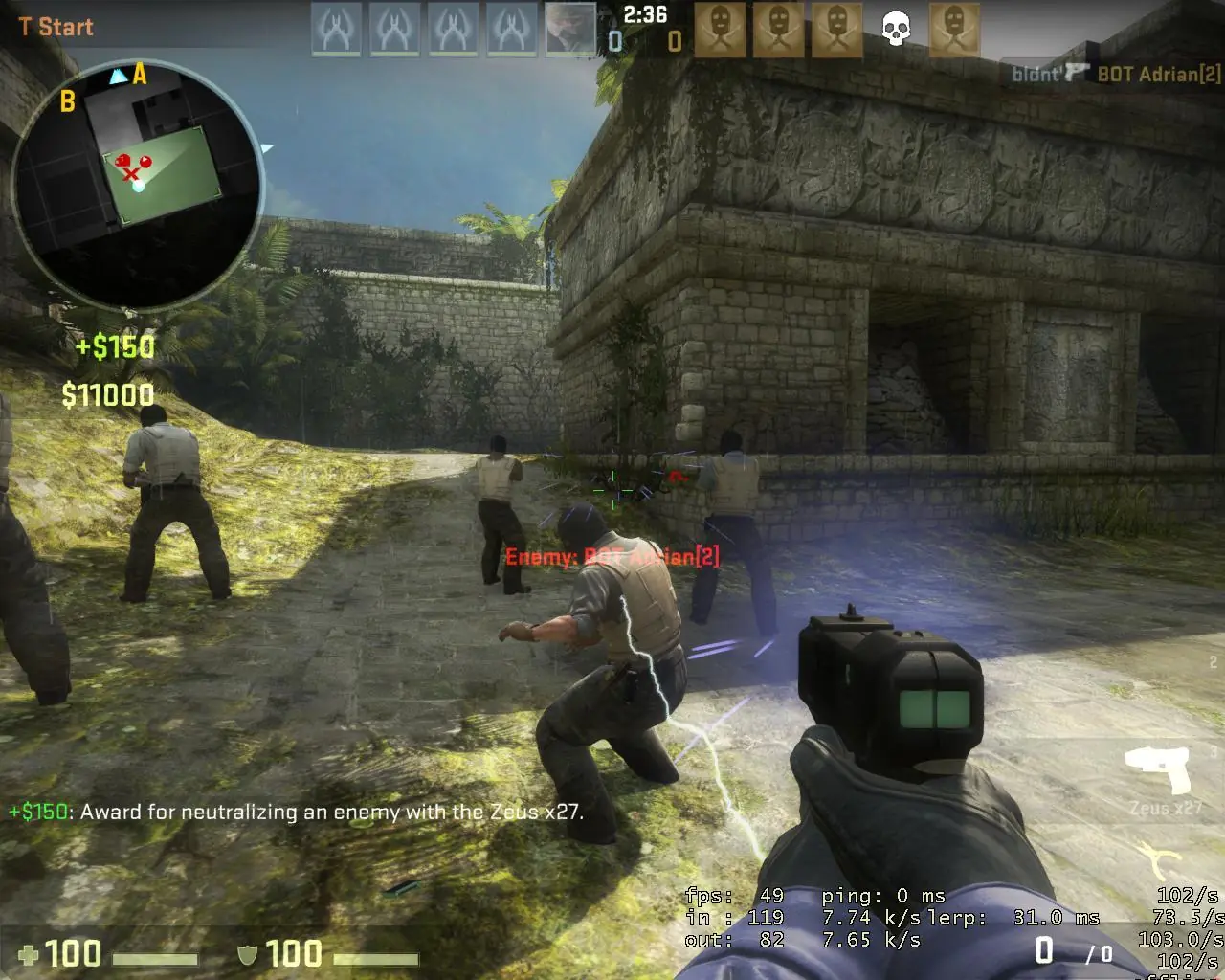Click the B bombsite marker on the radar
Image resolution: width=1225 pixels, height=980 pixels.
67,100
